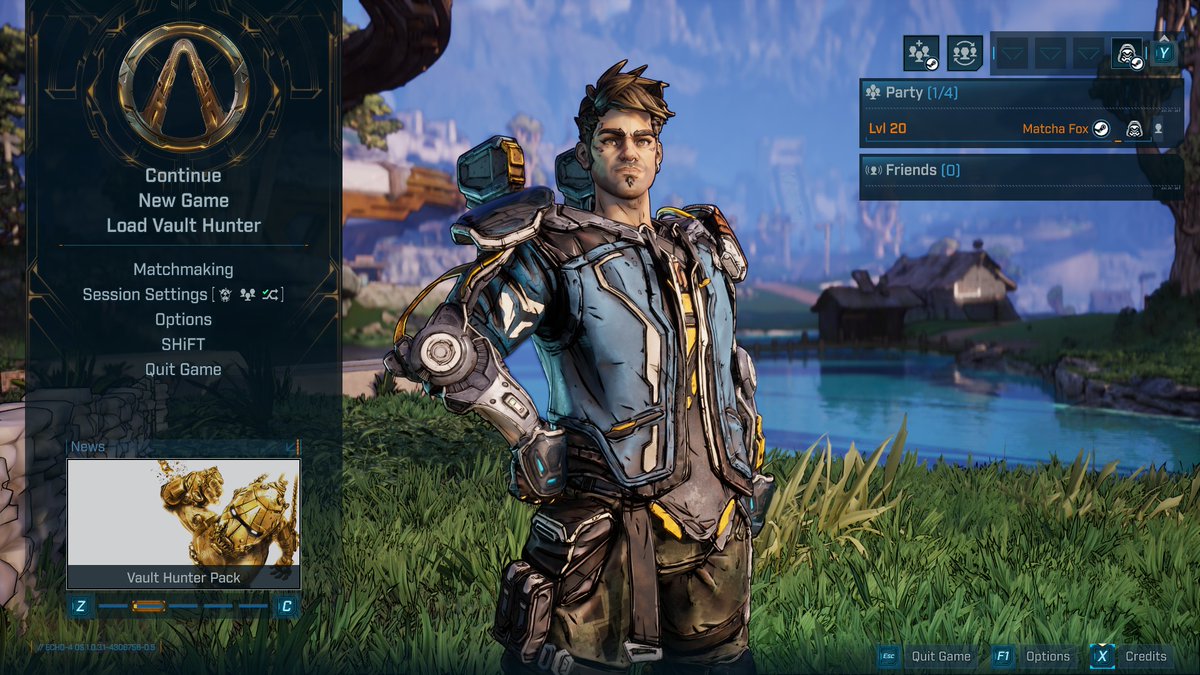Image resolution: width=1200 pixels, height=675 pixels.
Task: Start a New Game
Action: tap(183, 200)
